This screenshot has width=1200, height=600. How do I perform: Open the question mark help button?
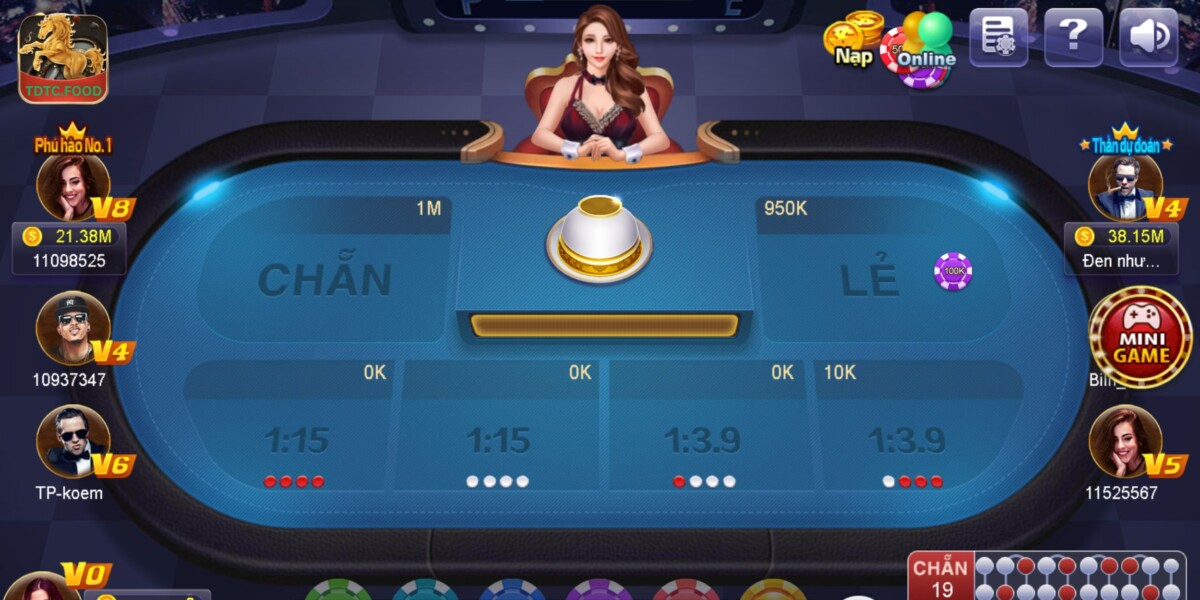[1073, 38]
